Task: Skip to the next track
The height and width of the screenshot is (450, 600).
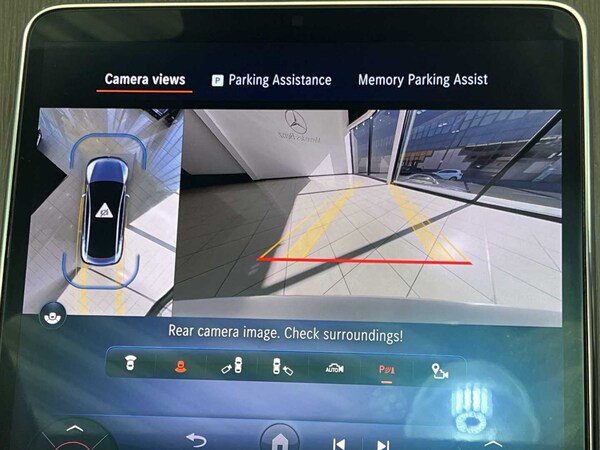Action: click(x=382, y=443)
